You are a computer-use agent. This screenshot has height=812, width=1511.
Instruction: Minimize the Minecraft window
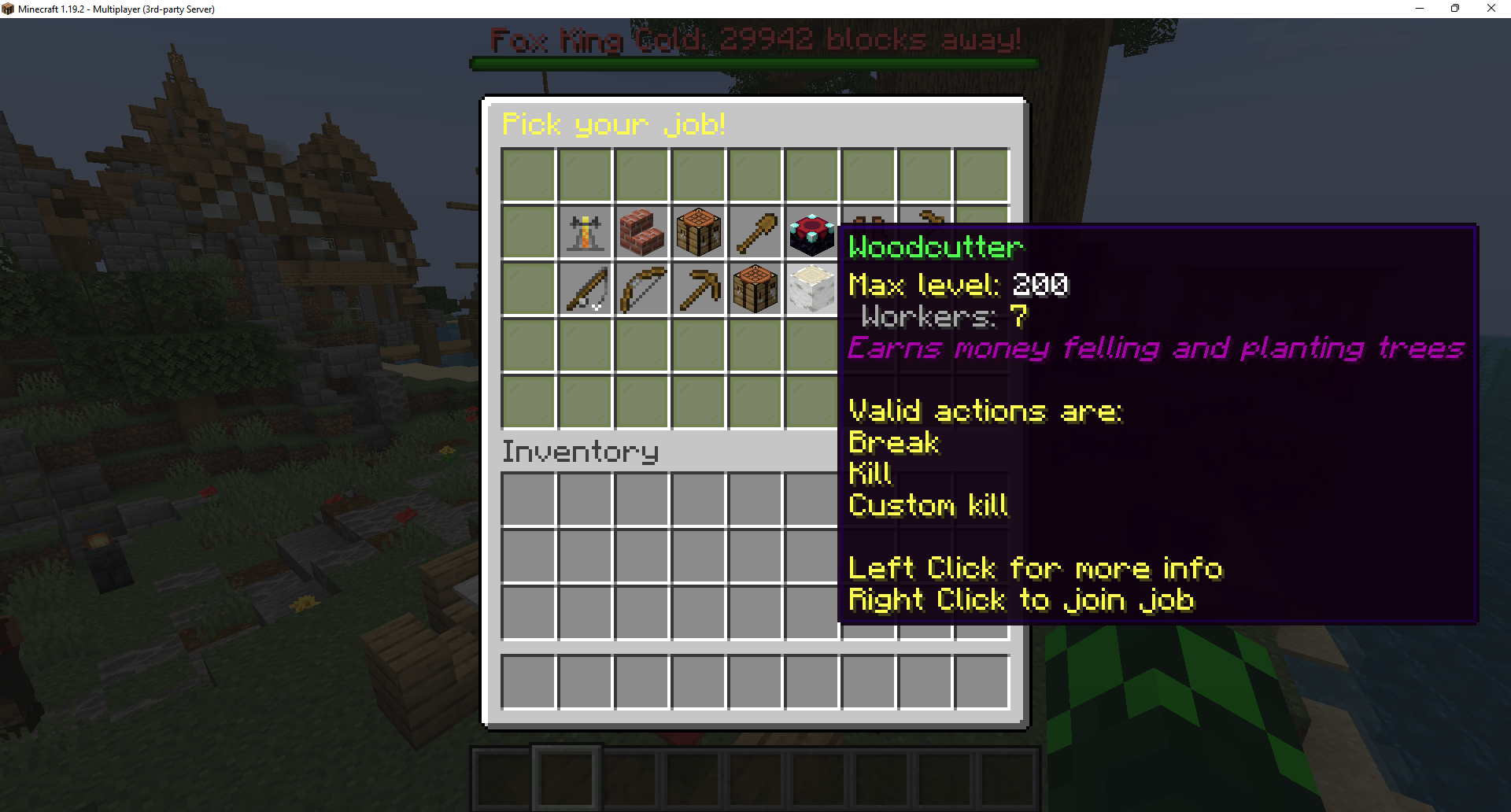(1420, 9)
